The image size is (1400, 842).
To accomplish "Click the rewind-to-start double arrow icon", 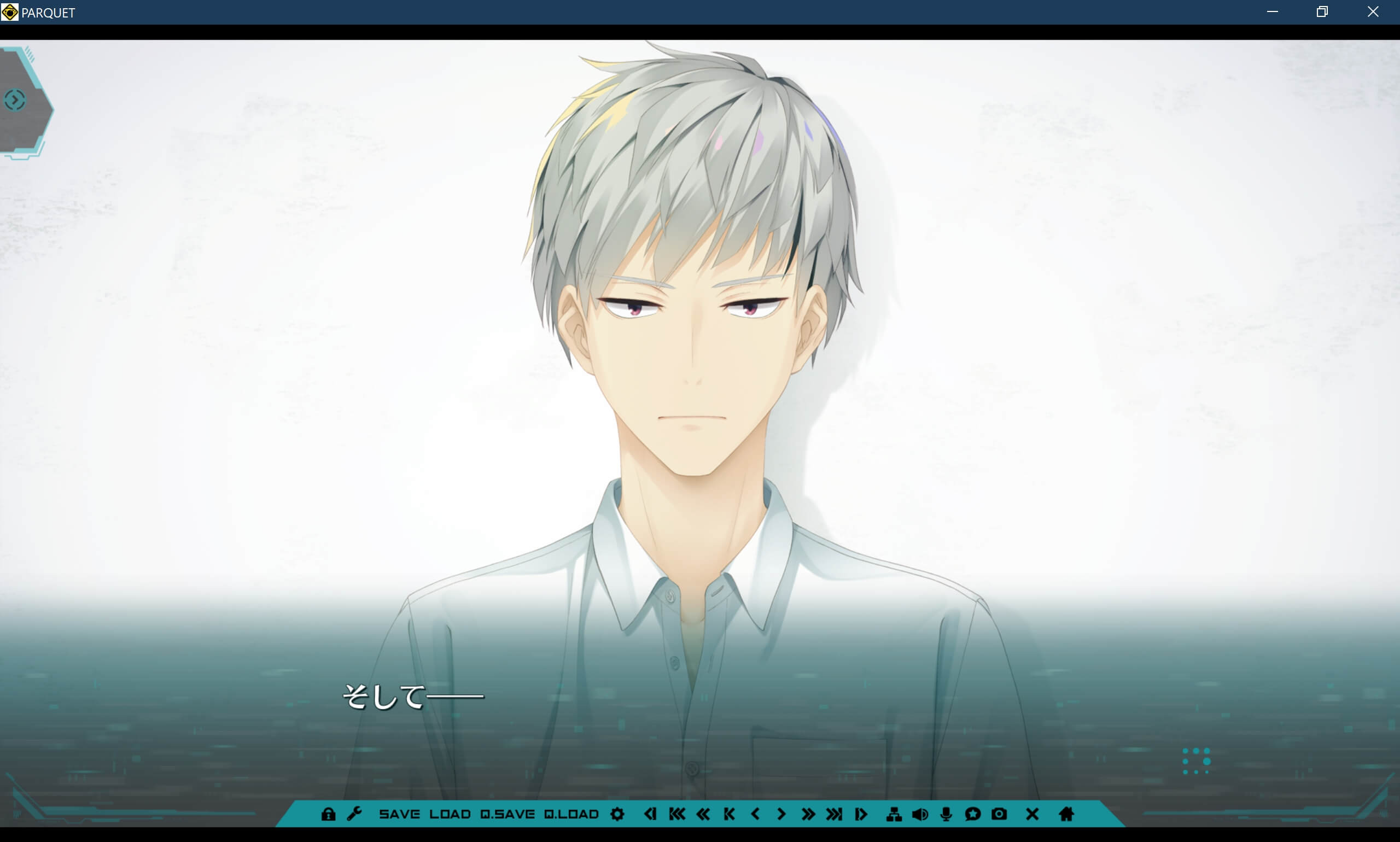I will 676,815.
